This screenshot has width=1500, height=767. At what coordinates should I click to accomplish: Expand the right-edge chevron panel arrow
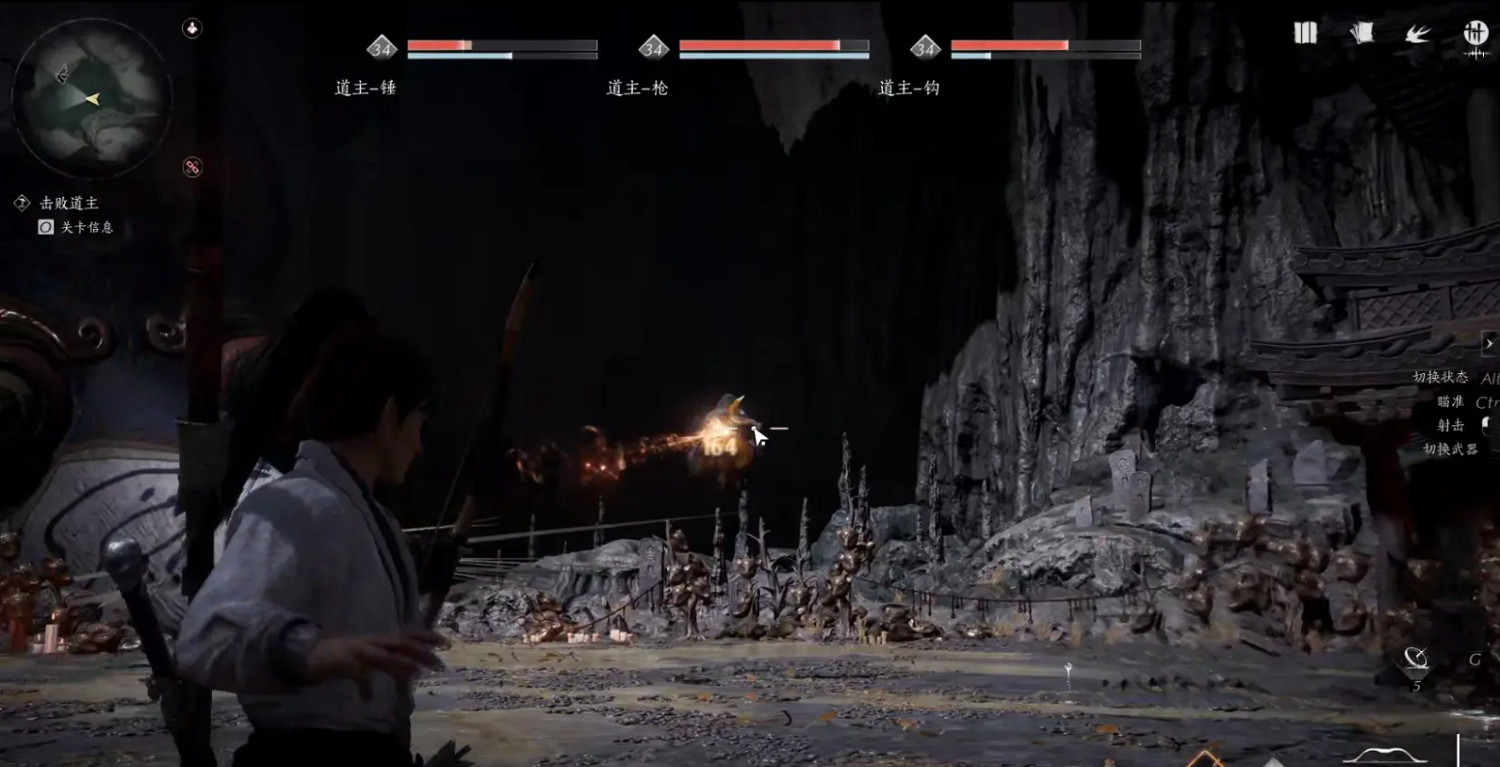pyautogui.click(x=1492, y=343)
